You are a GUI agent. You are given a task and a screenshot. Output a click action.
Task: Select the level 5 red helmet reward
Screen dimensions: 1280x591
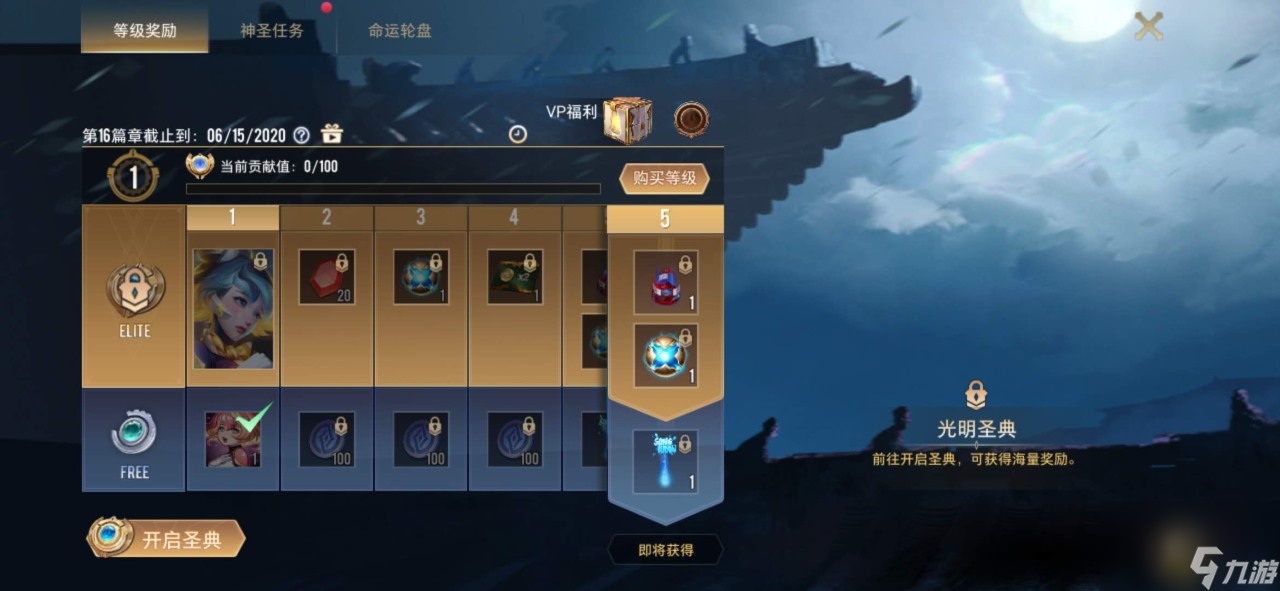pyautogui.click(x=665, y=282)
